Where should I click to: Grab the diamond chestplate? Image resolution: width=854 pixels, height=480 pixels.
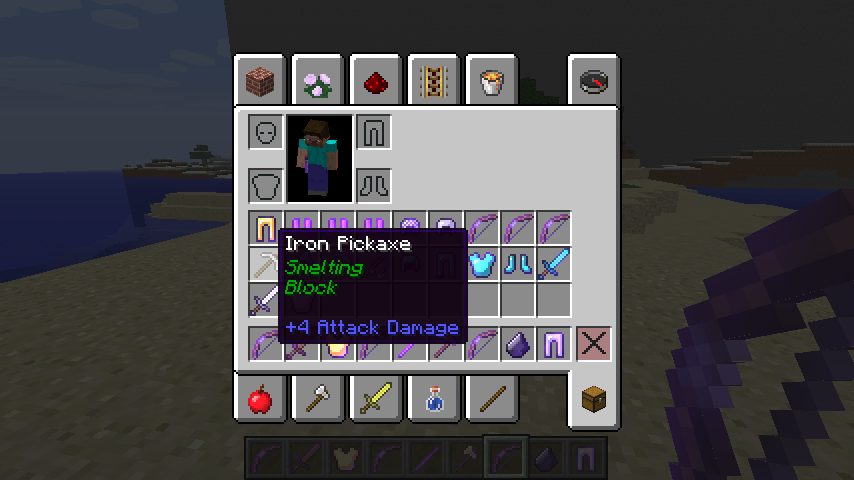(x=481, y=264)
